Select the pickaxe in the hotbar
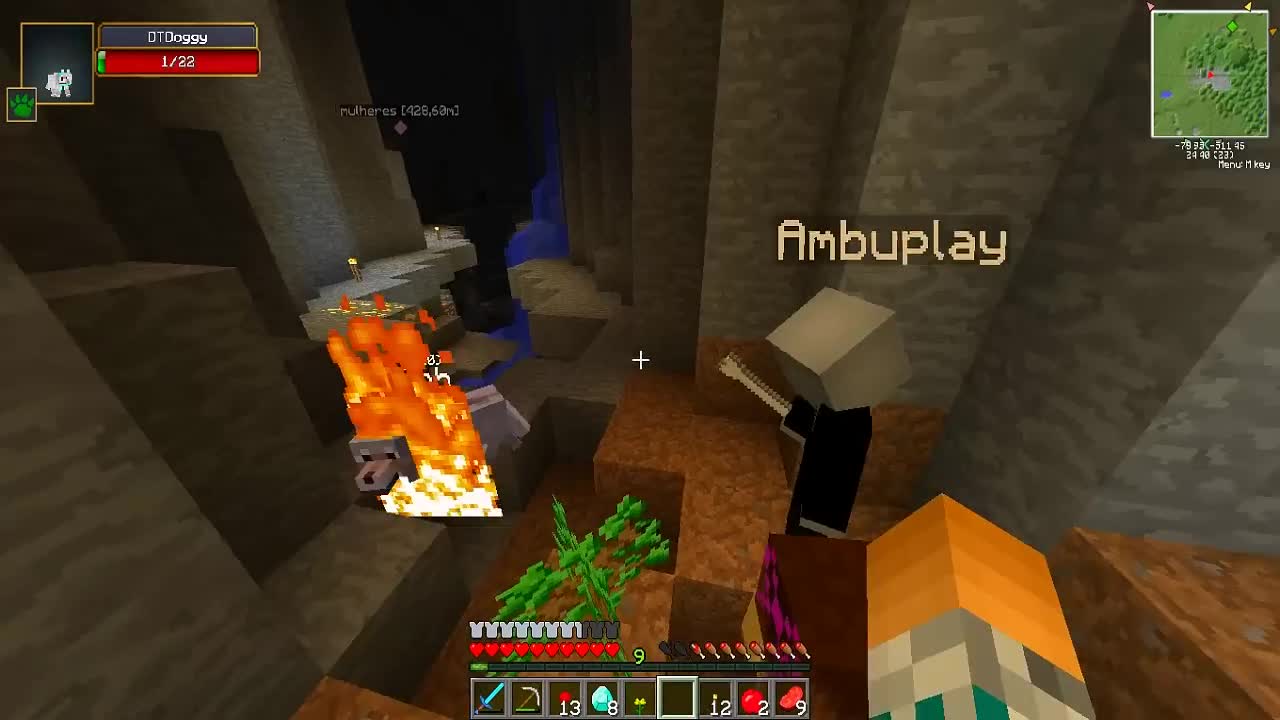 point(526,700)
